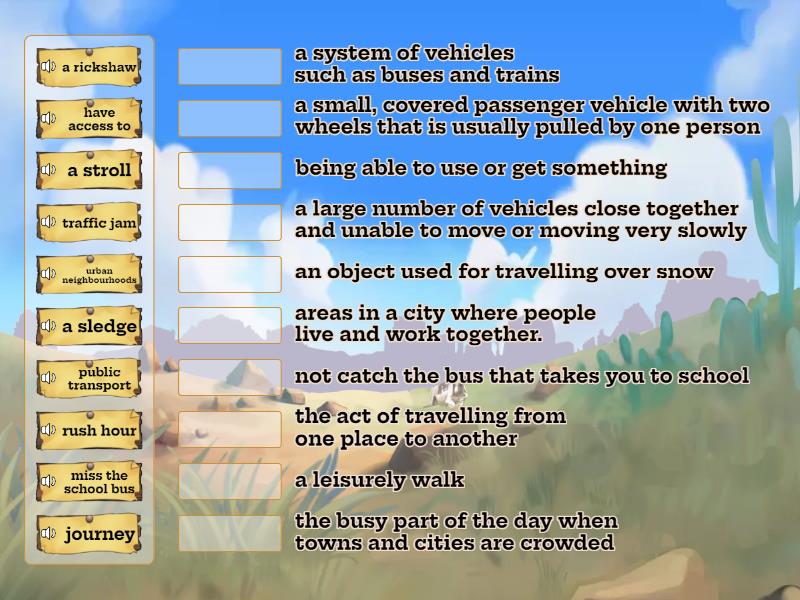The width and height of the screenshot is (800, 600).
Task: Click the answer box beside 'a leisurely walk'
Action: (230, 481)
